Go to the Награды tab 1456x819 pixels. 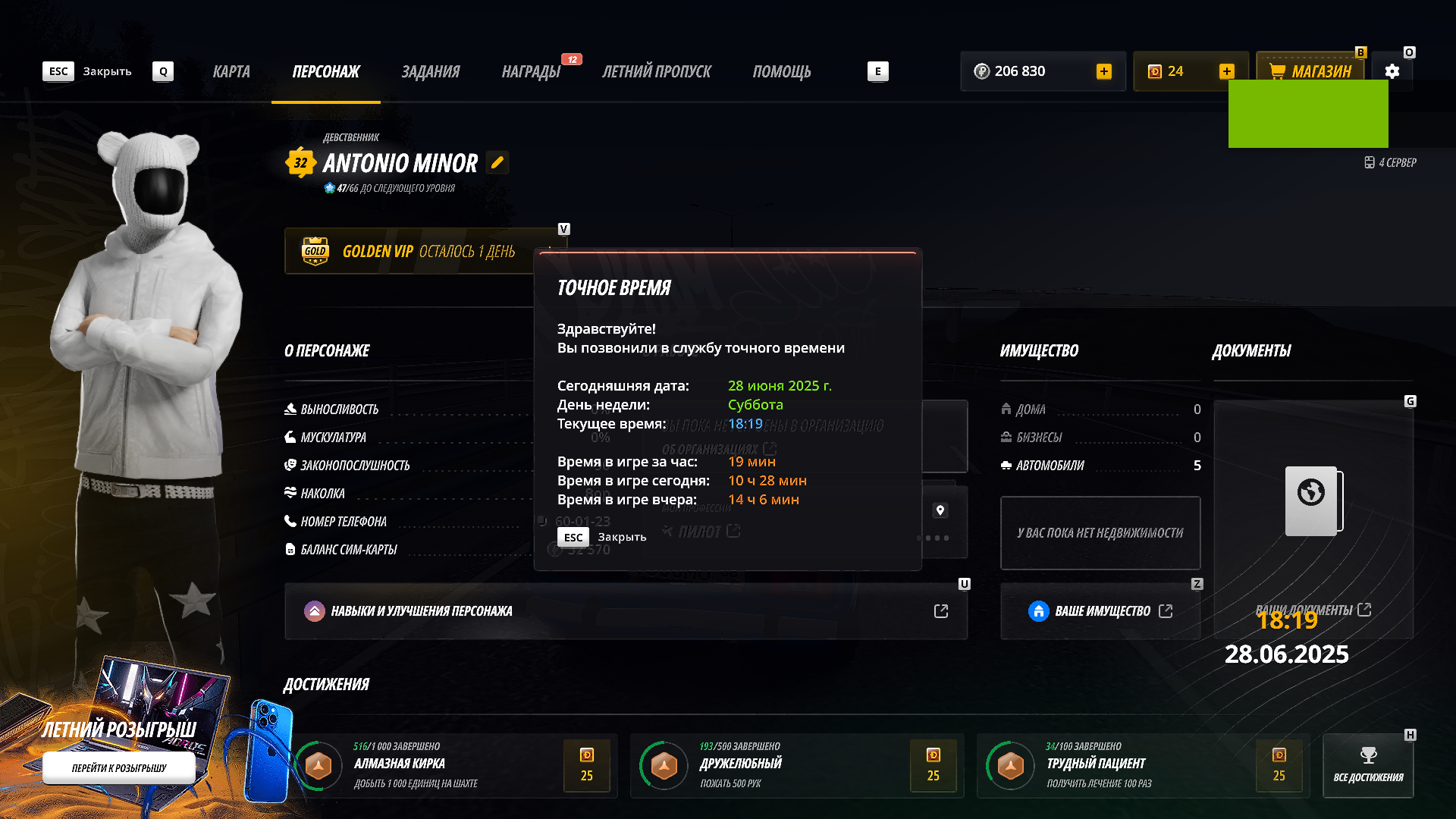(531, 71)
